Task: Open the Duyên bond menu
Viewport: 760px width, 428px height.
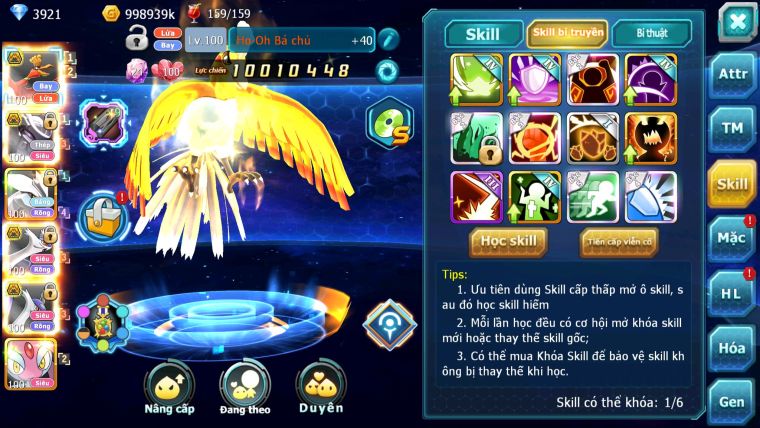Action: (x=320, y=388)
